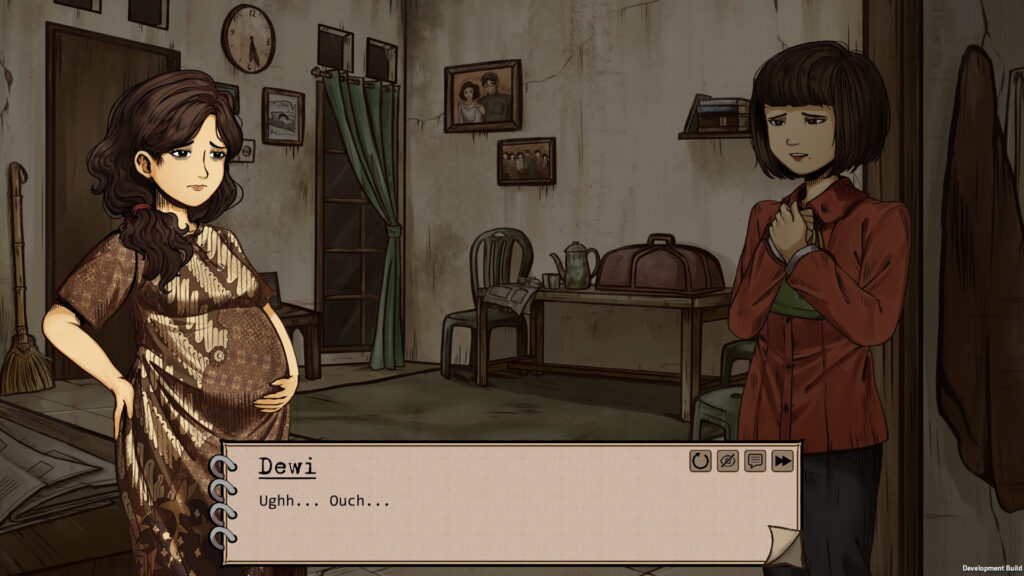The width and height of the screenshot is (1024, 576).
Task: Click the circular arrow auto-play button
Action: click(700, 461)
